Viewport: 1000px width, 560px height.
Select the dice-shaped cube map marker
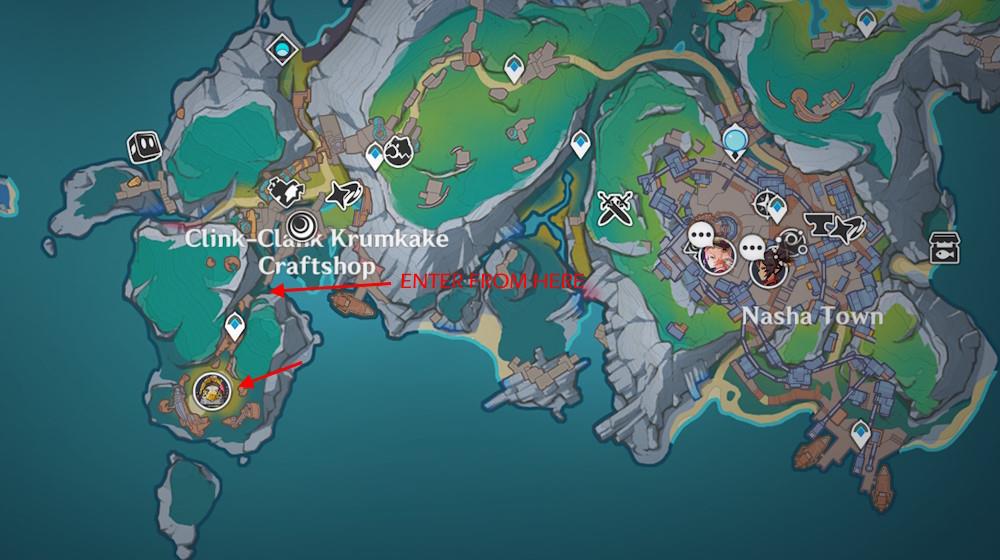(x=143, y=149)
